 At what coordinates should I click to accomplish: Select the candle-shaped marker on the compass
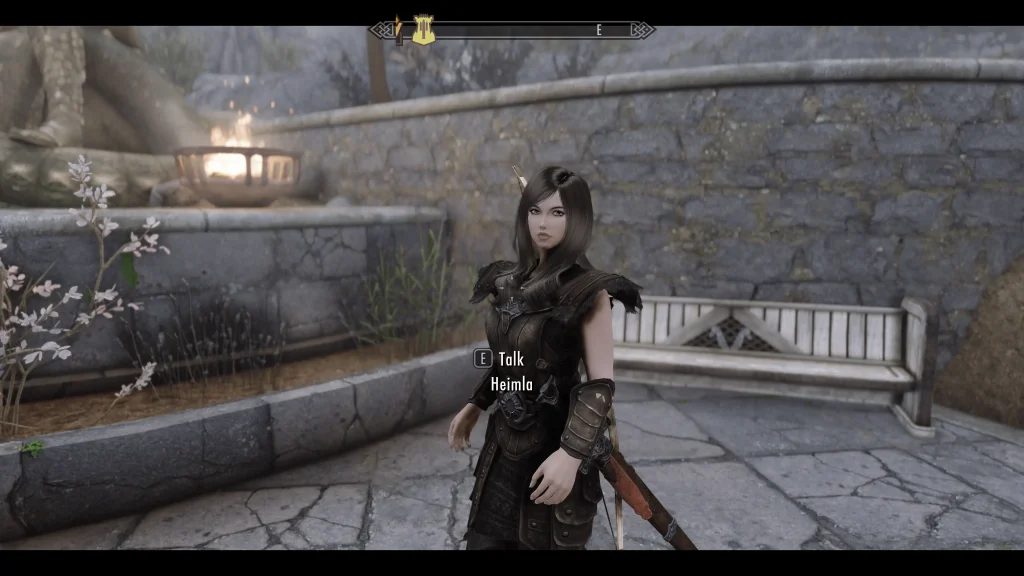pyautogui.click(x=398, y=30)
